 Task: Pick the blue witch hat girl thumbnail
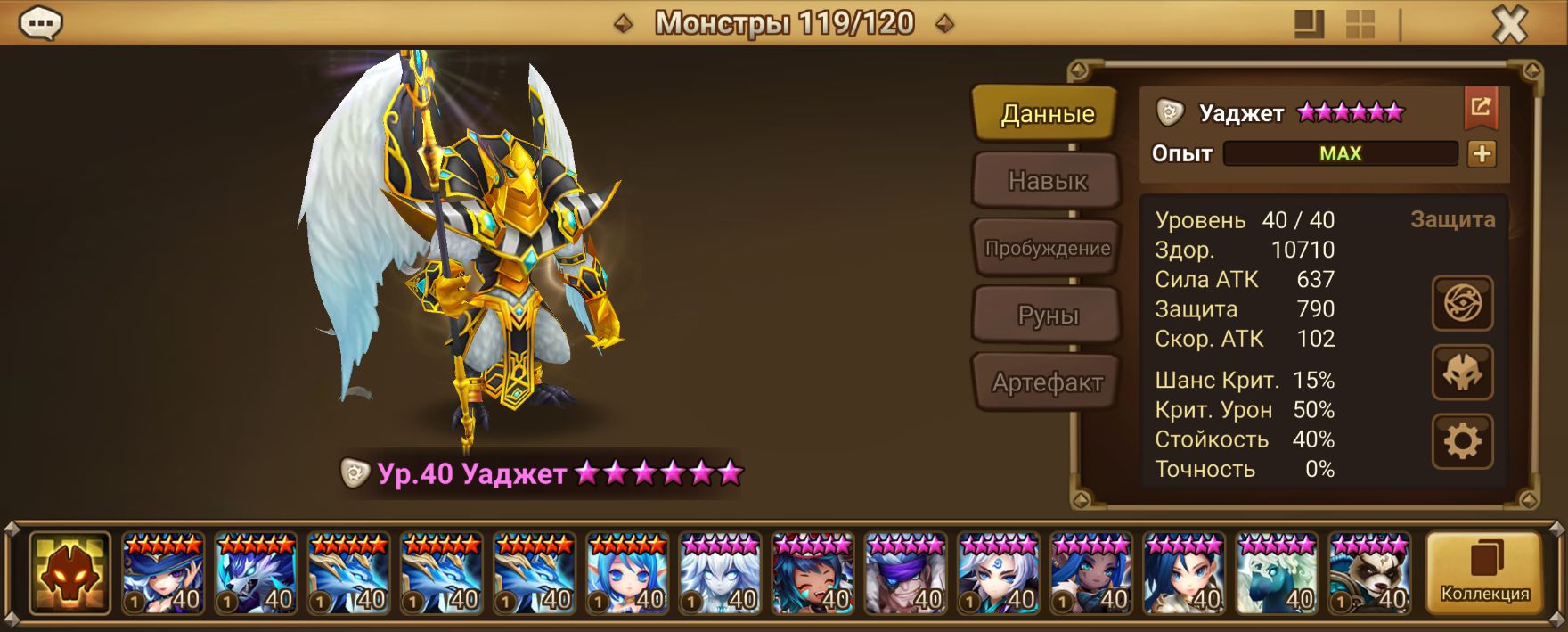[x=163, y=574]
